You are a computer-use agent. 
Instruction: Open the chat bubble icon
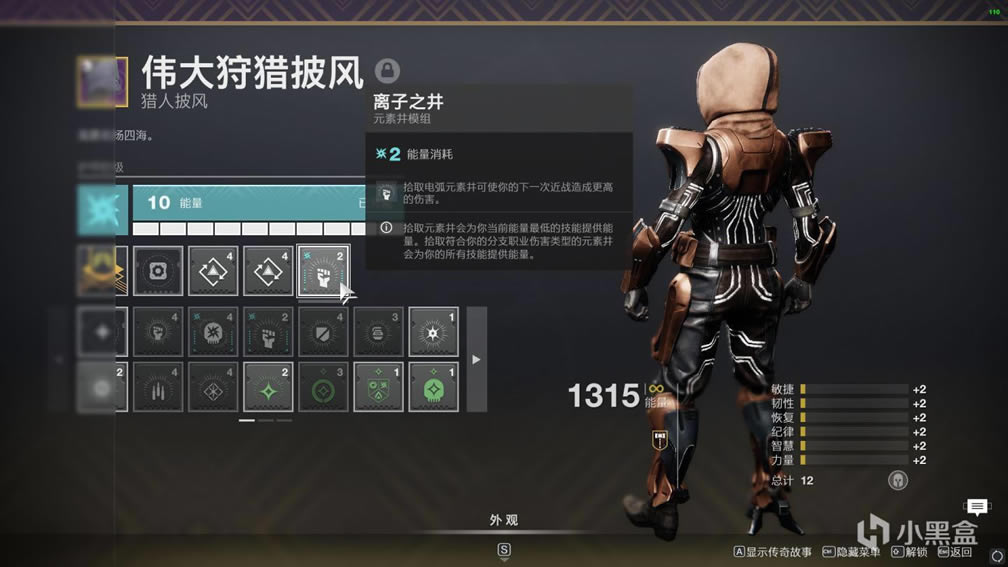[975, 507]
